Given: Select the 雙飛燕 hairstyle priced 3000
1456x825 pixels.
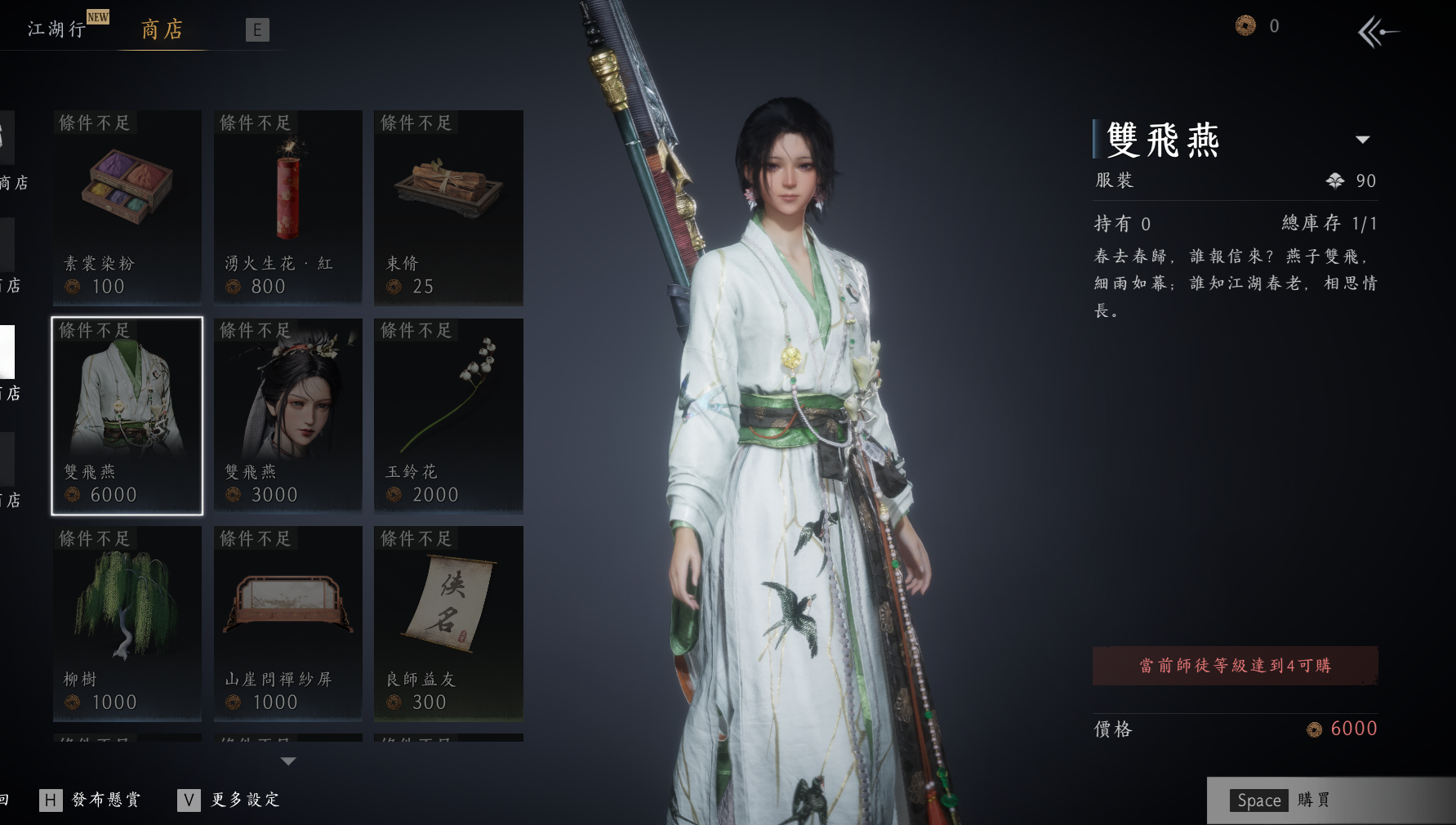Looking at the screenshot, I should pos(287,416).
